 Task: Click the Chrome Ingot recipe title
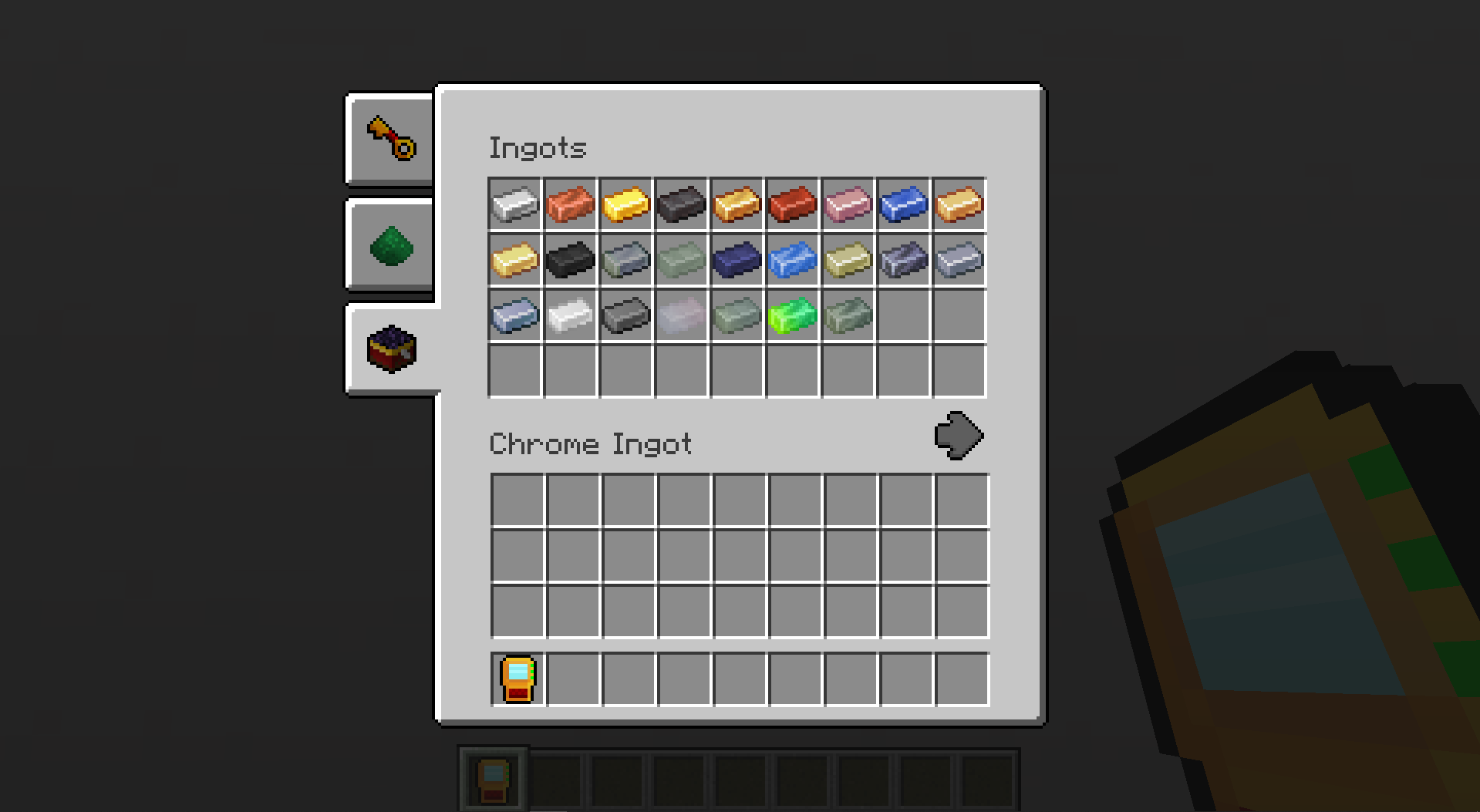(591, 443)
